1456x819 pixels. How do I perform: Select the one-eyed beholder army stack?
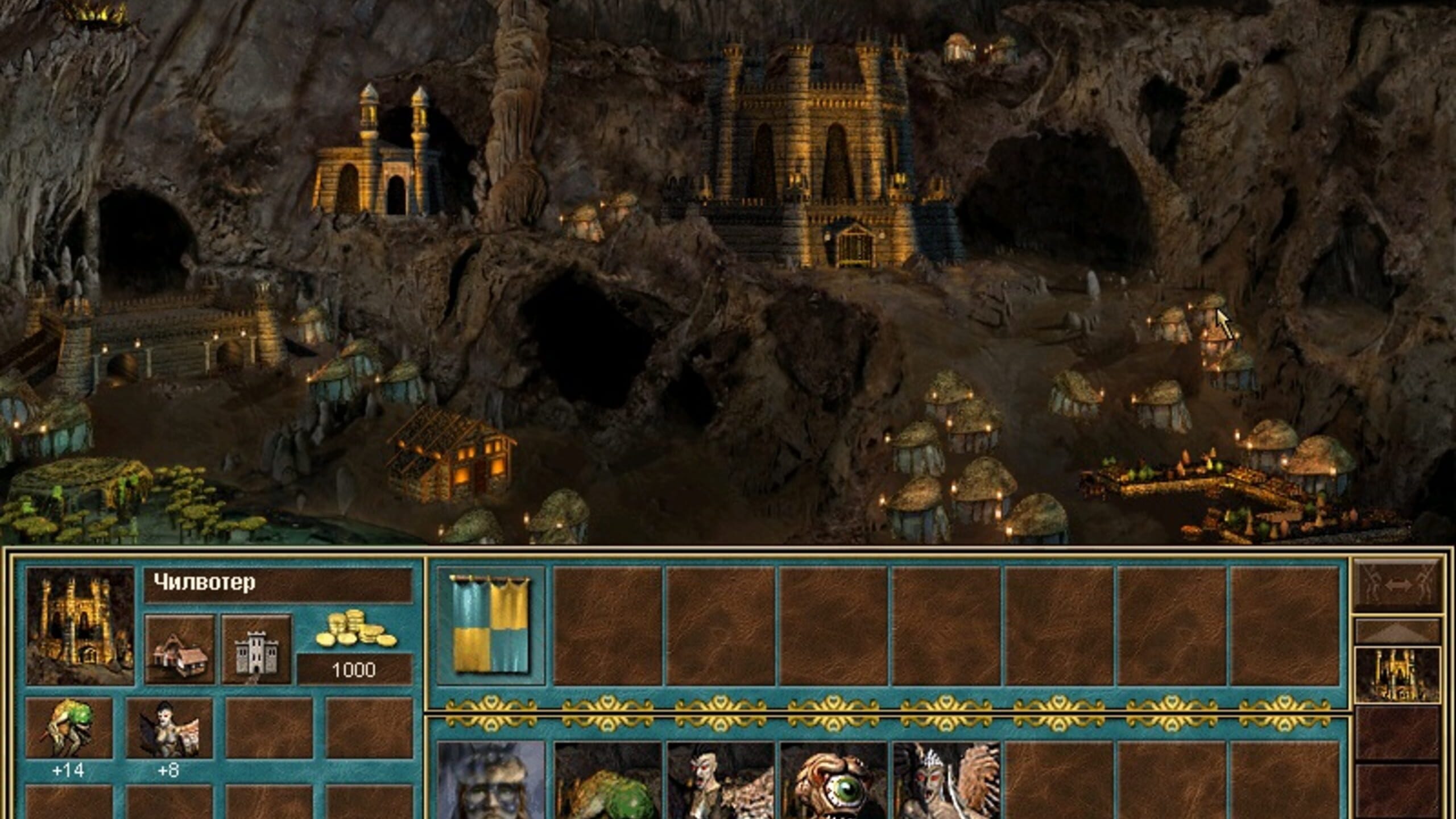click(x=833, y=780)
